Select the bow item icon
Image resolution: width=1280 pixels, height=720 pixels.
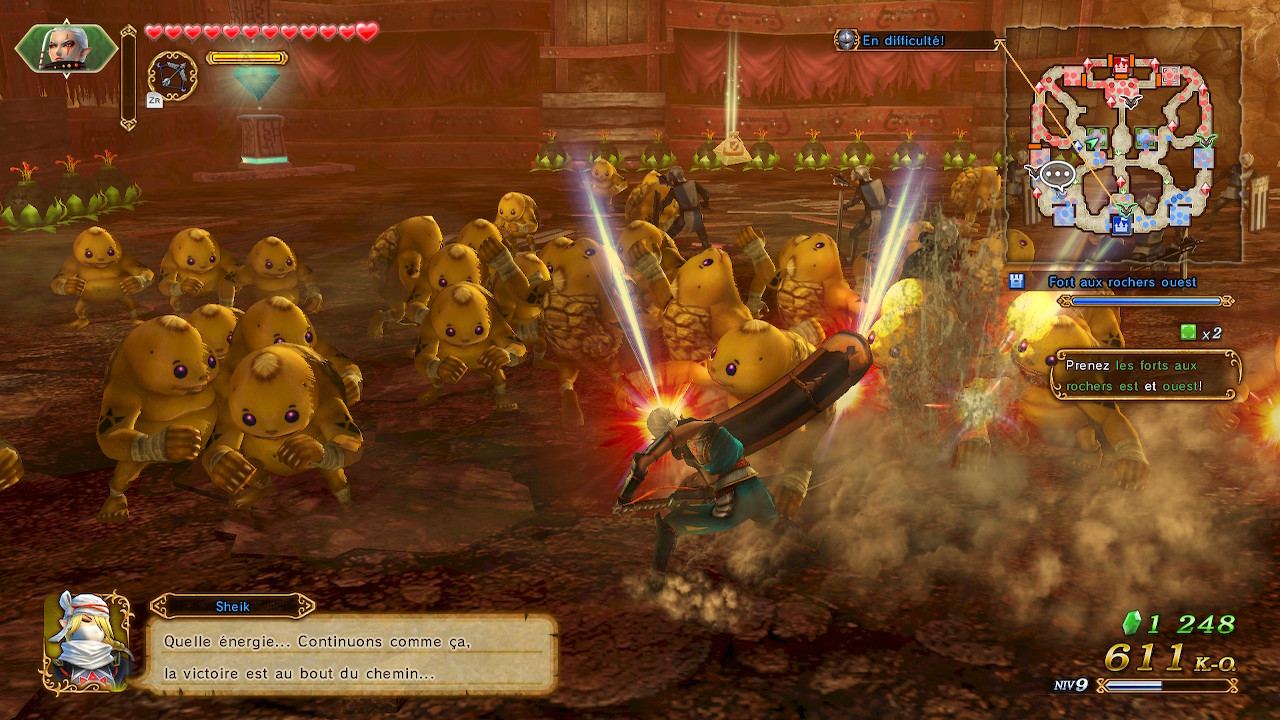click(172, 76)
